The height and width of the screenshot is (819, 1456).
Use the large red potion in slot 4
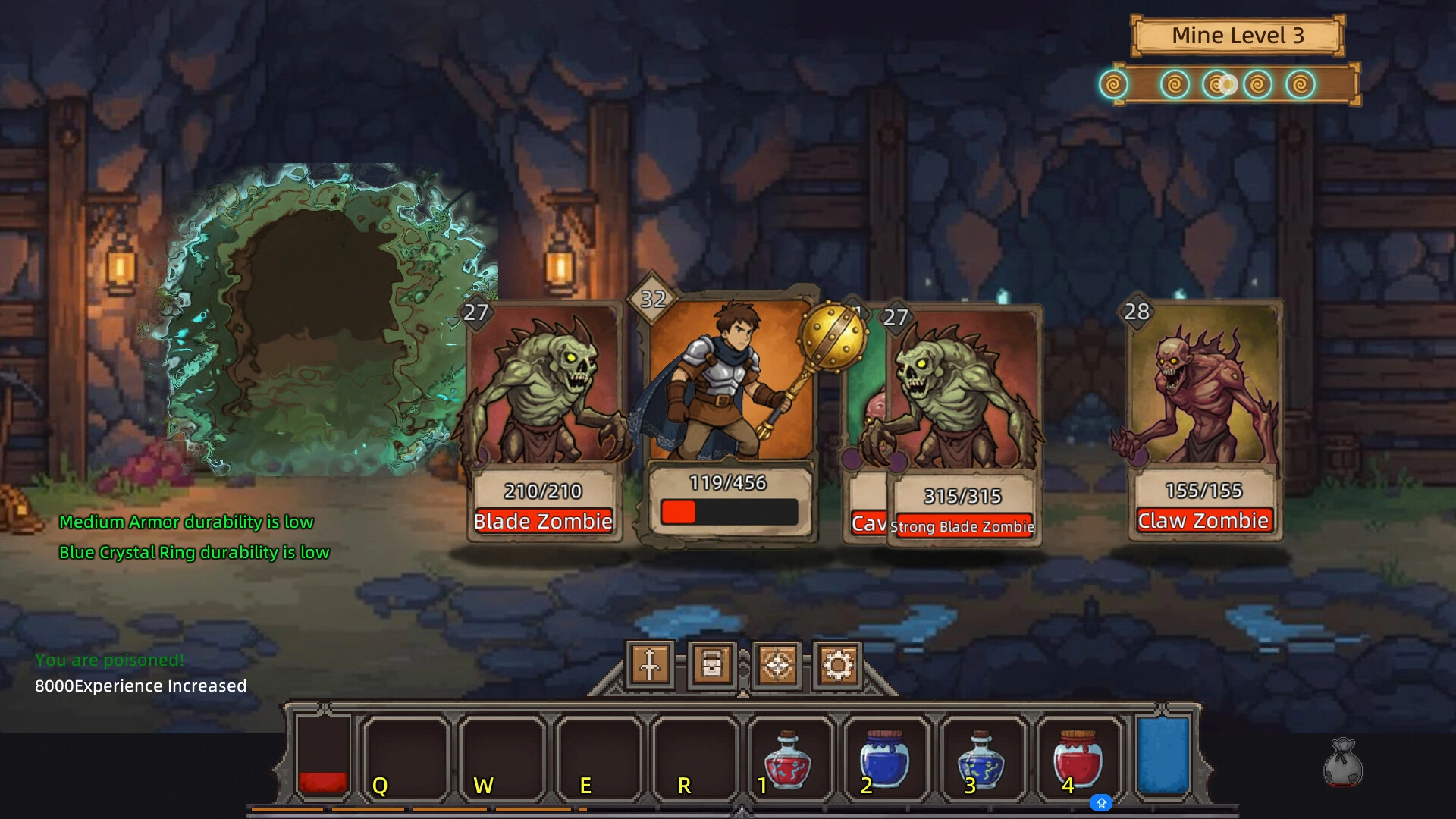(x=1078, y=762)
